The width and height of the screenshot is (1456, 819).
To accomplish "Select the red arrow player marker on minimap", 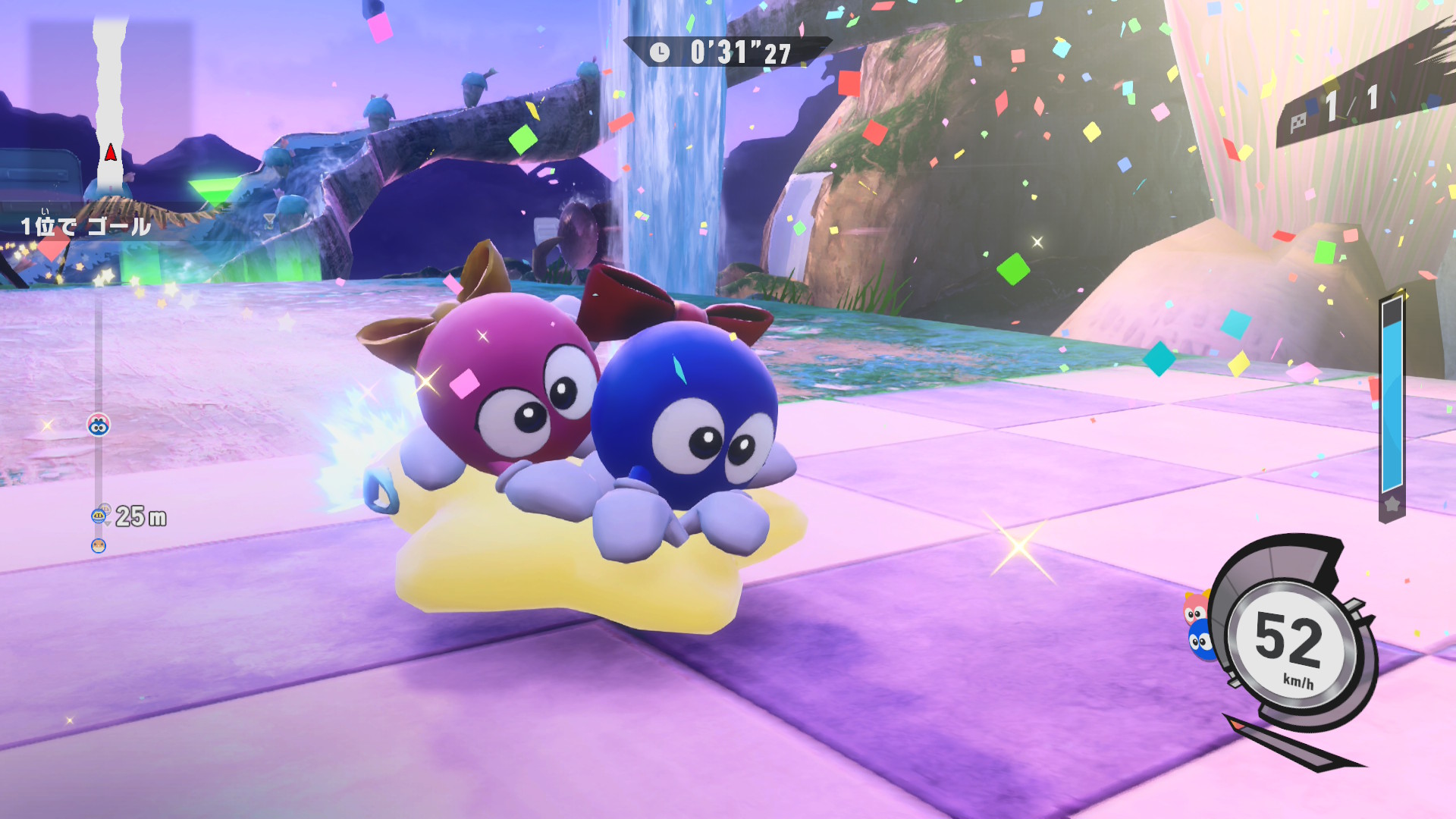I will click(111, 153).
